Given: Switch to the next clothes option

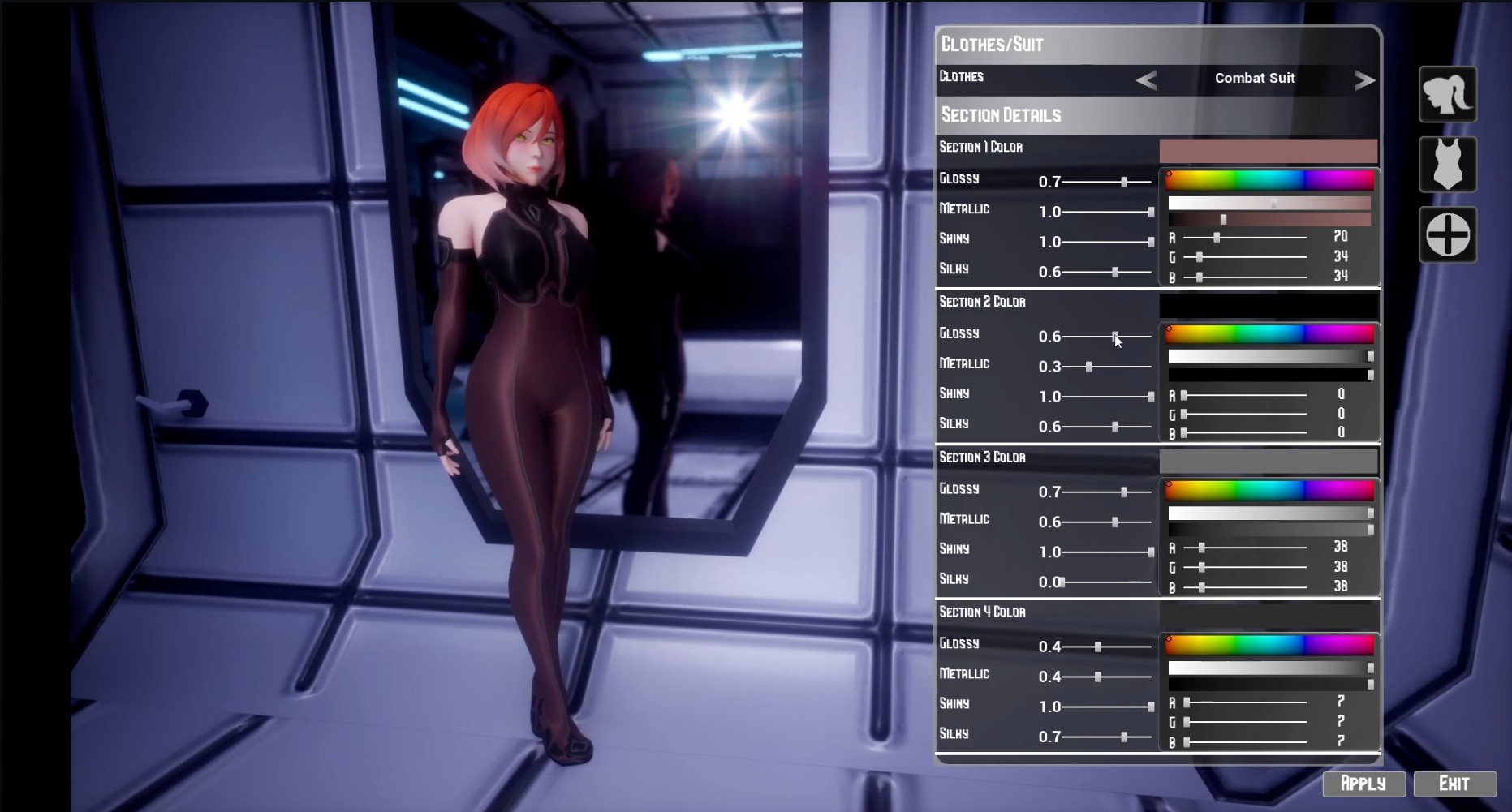Looking at the screenshot, I should point(1364,79).
